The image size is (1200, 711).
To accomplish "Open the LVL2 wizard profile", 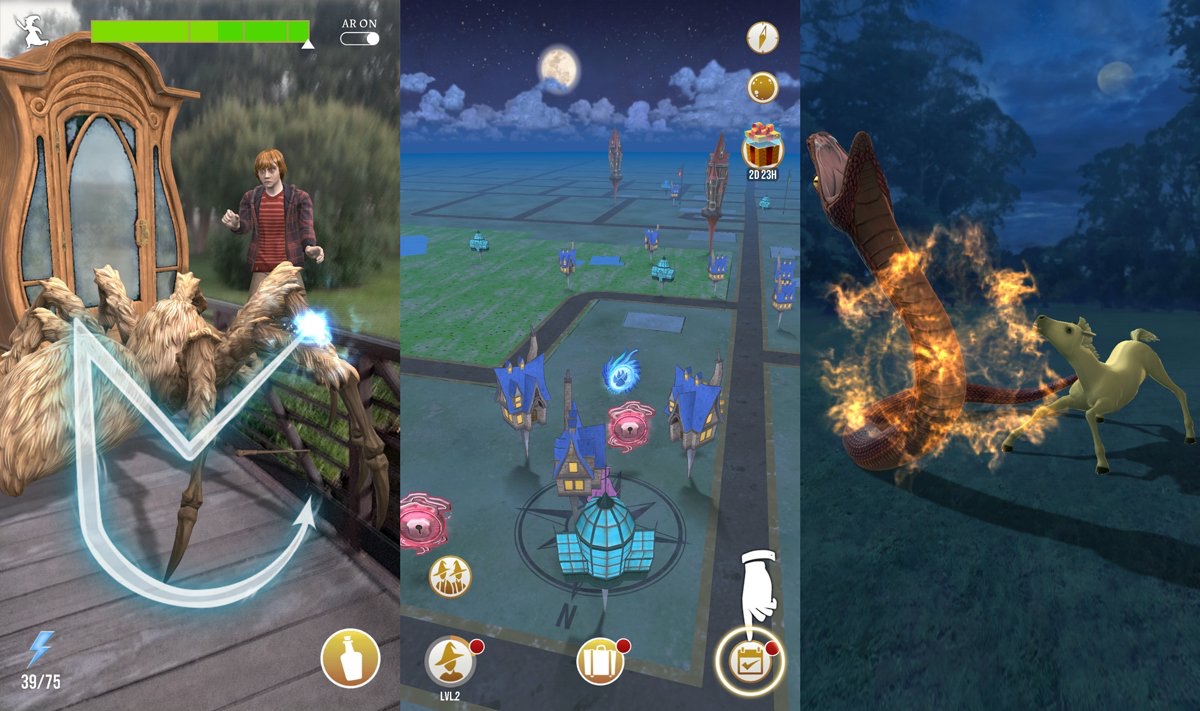I will pyautogui.click(x=450, y=660).
